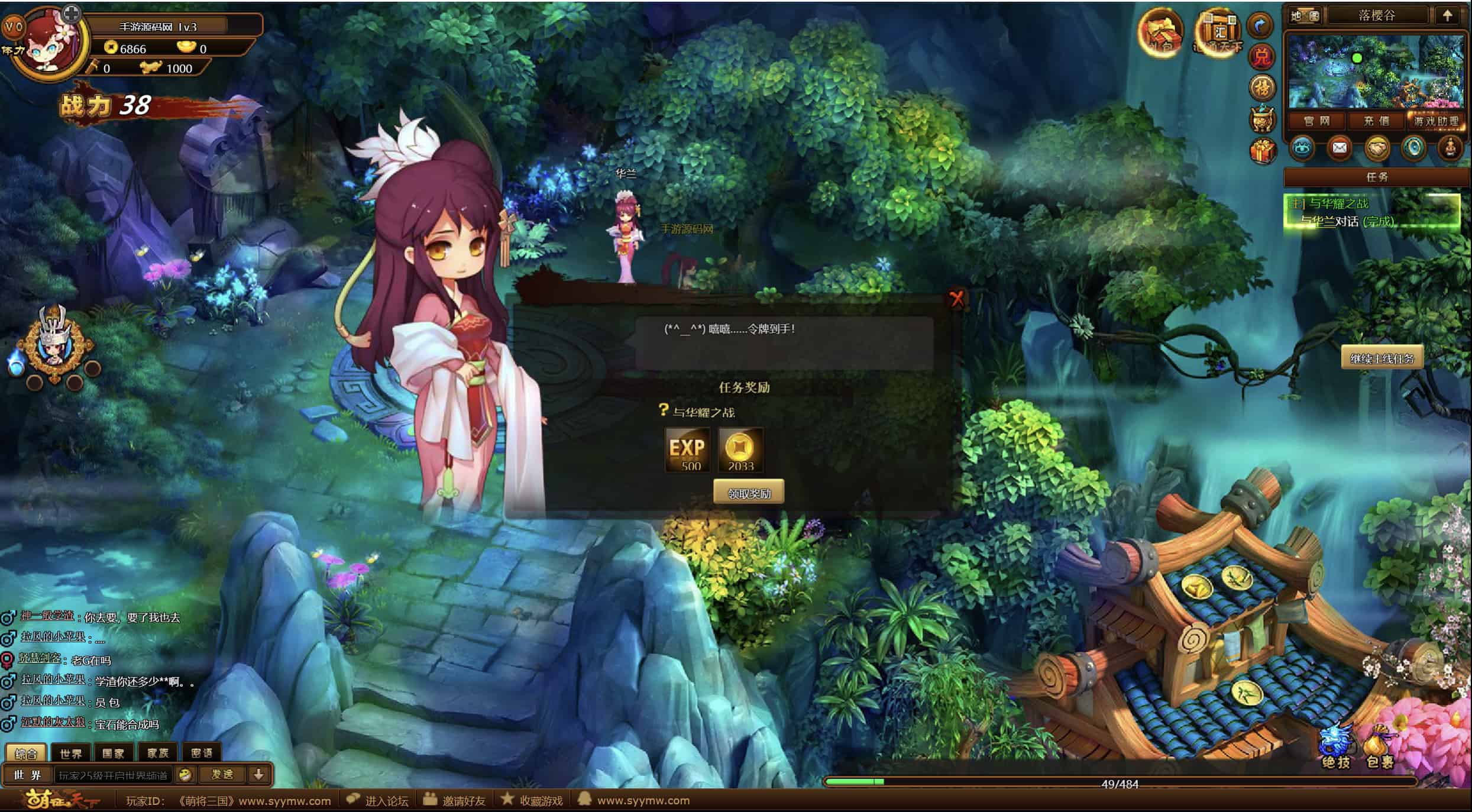
Task: Switch to the 国家 chat tab
Action: [x=113, y=753]
